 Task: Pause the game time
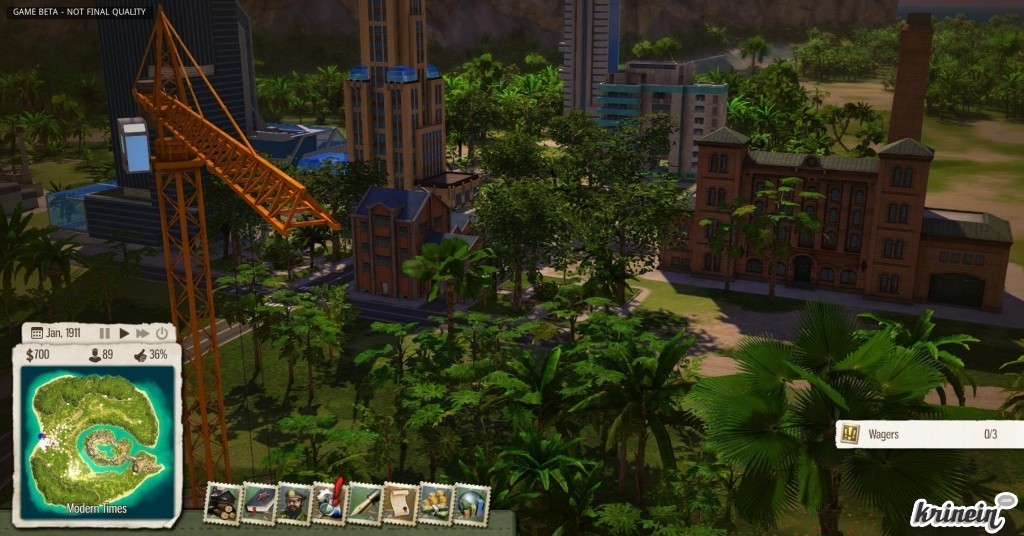105,333
